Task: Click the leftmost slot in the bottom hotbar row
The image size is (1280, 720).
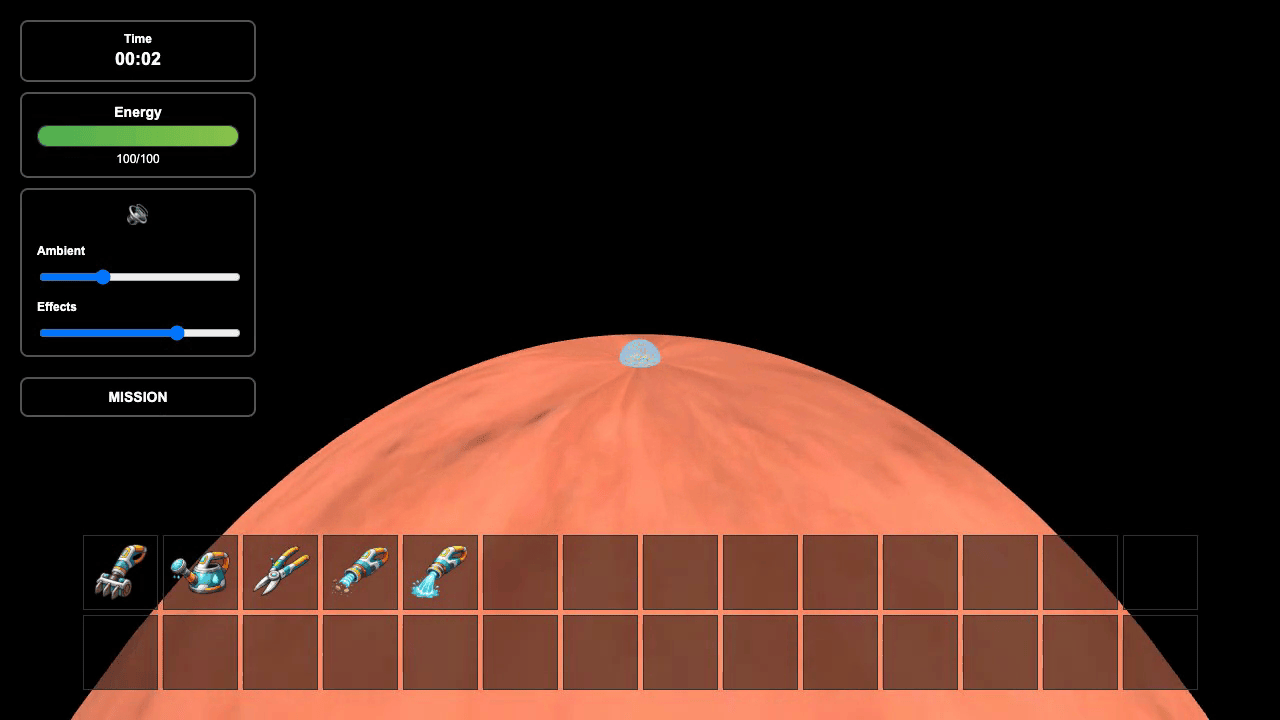Action: tap(120, 652)
